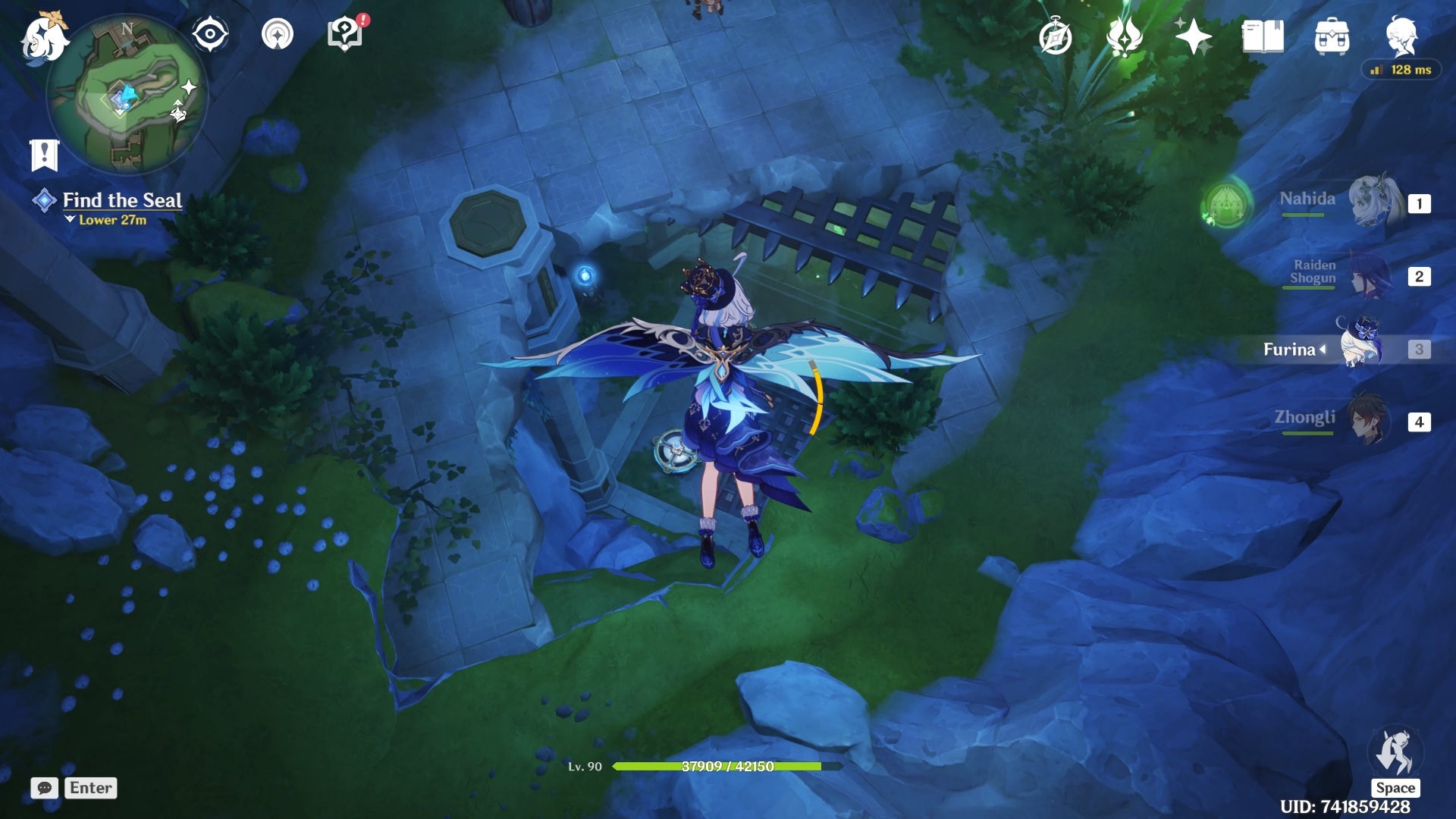The width and height of the screenshot is (1456, 819).
Task: Toggle the Elemental Sight eye icon
Action: coord(210,35)
